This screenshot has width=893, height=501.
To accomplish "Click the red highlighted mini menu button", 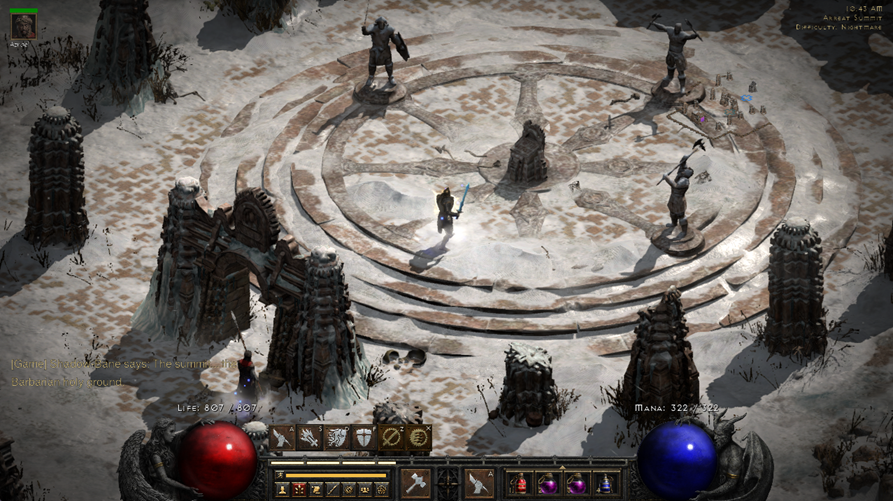I will tap(298, 490).
